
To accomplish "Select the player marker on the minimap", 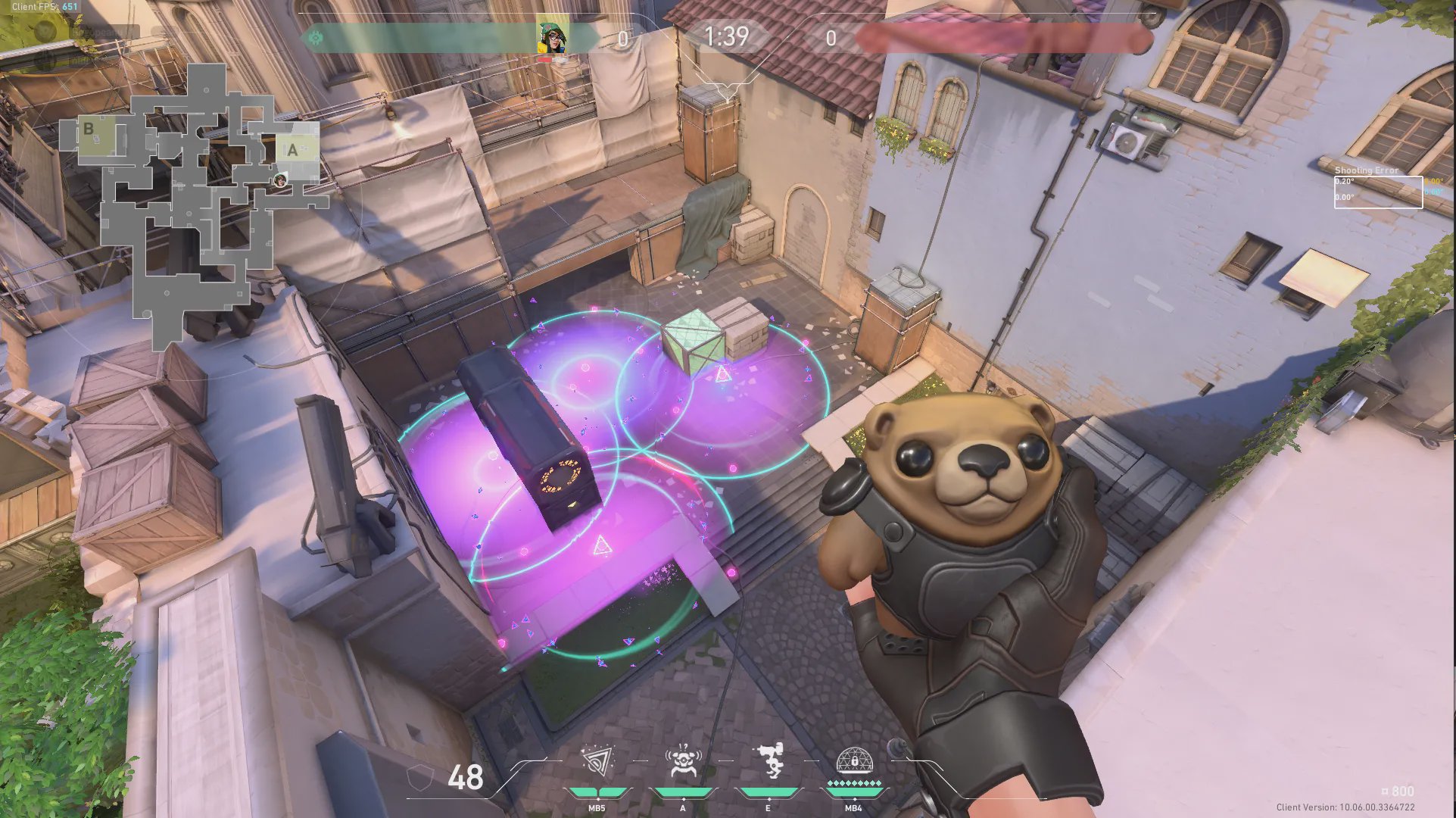I will point(280,180).
